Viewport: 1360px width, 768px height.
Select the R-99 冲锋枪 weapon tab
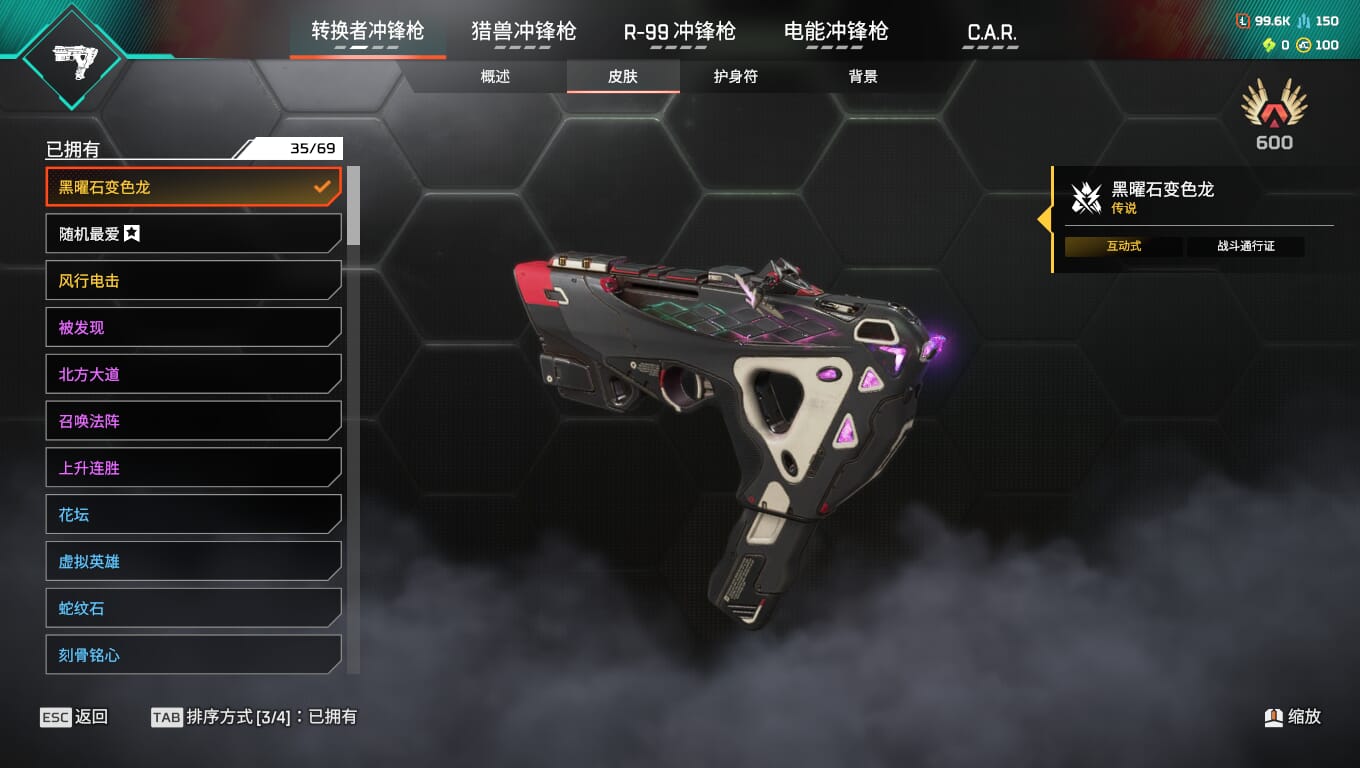pyautogui.click(x=679, y=32)
